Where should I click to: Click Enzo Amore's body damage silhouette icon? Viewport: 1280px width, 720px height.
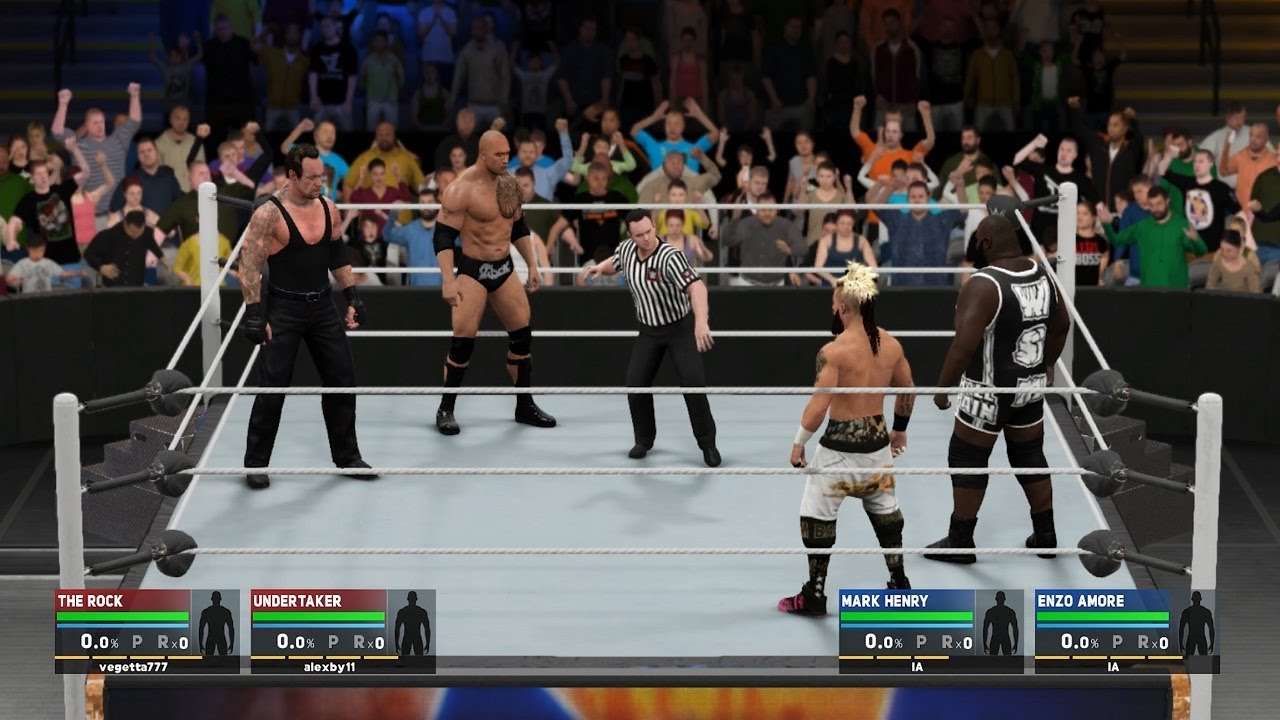(1195, 623)
